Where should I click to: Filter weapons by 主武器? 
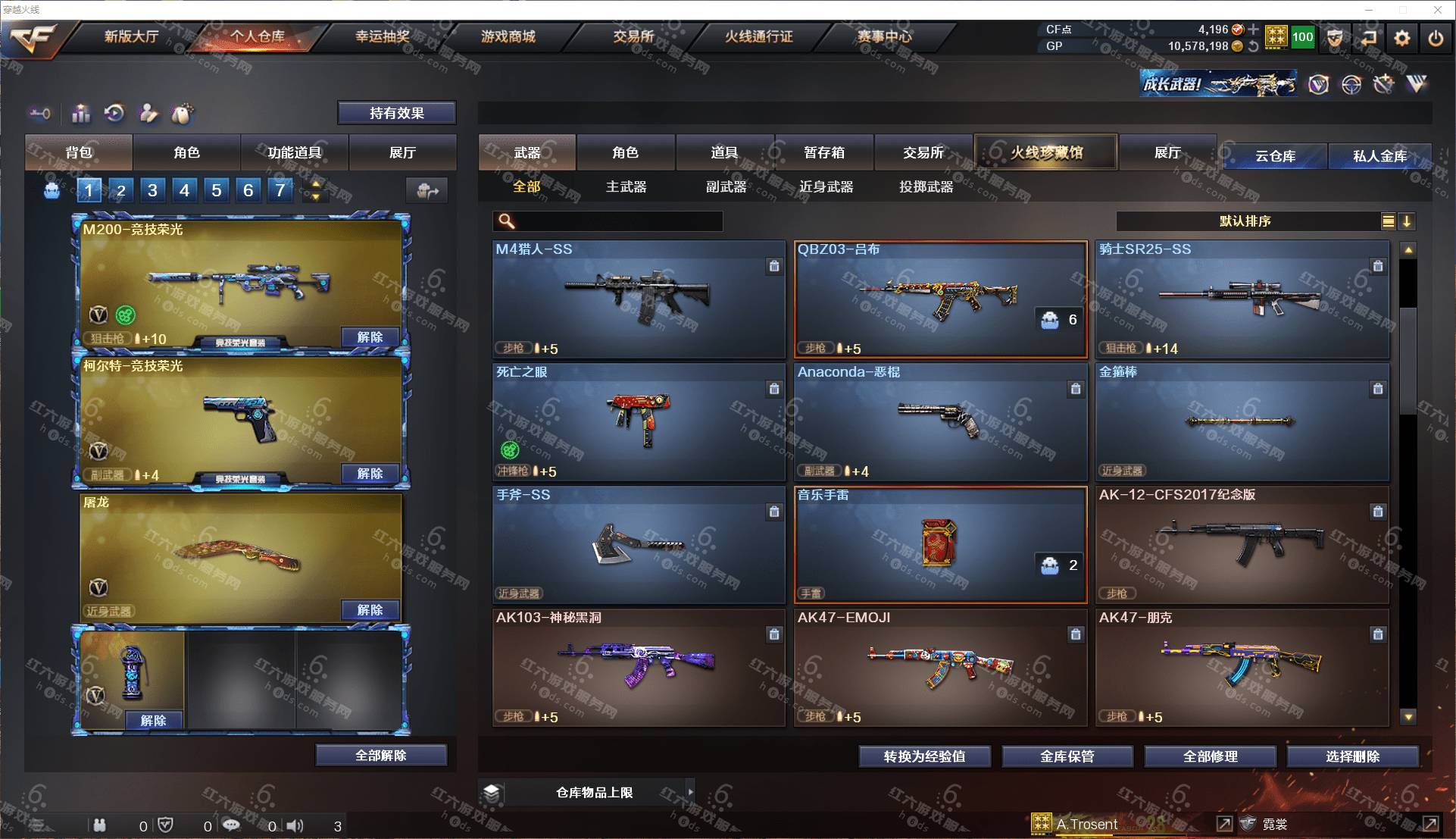pos(626,186)
